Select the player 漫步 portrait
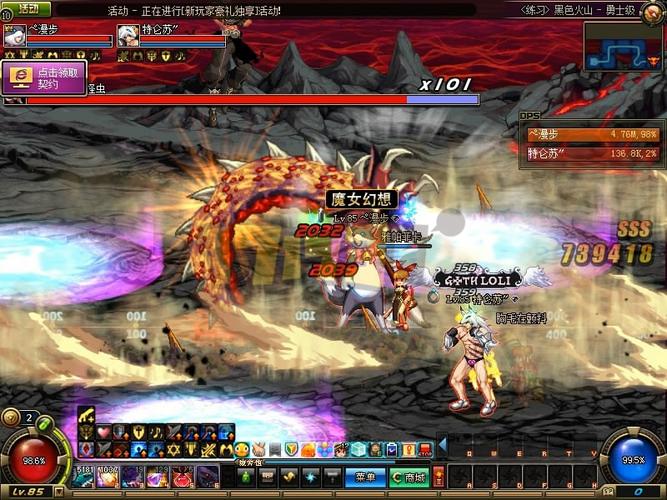Screen dimensions: 667x500 tap(14, 35)
